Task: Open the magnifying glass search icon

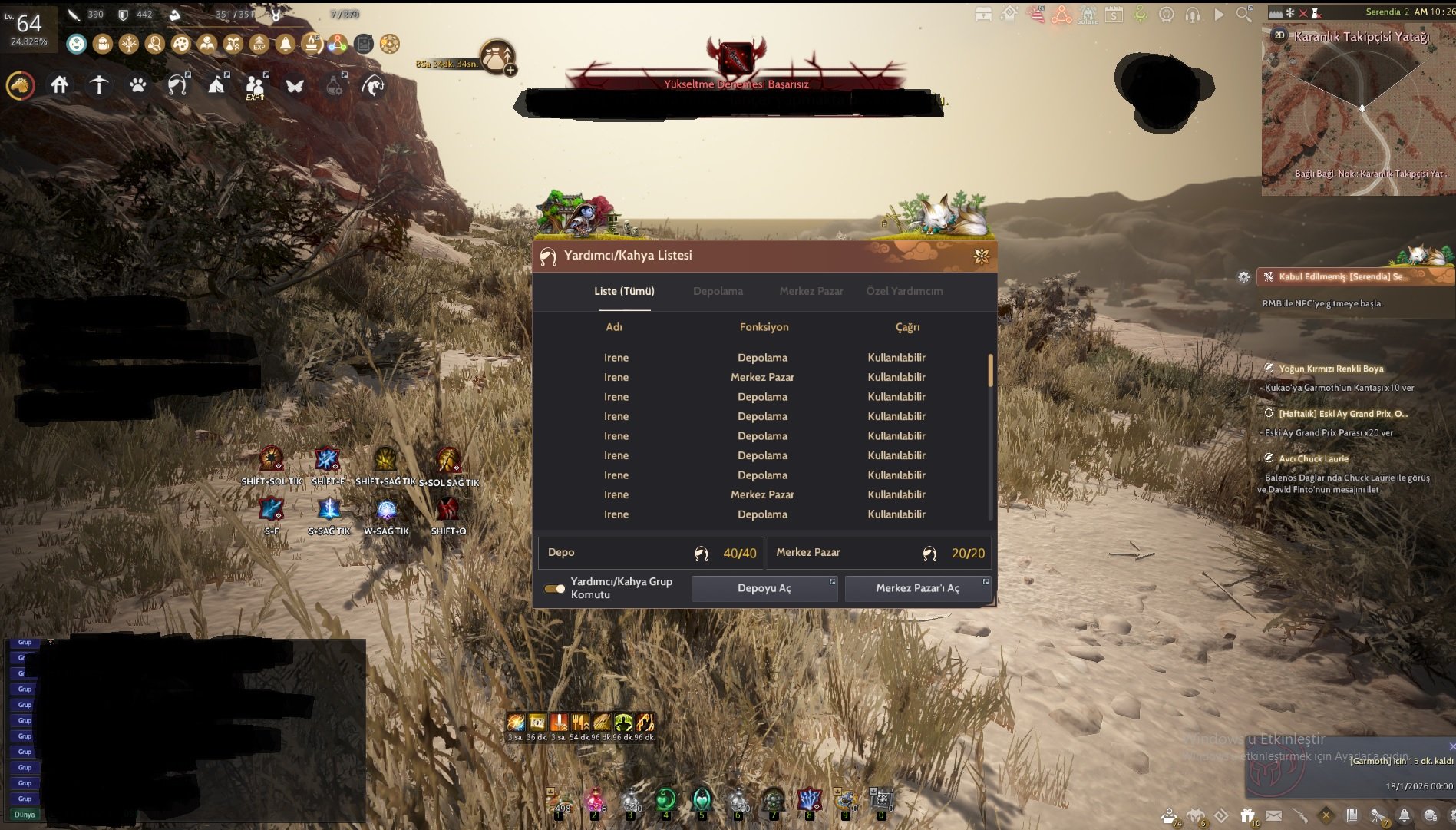Action: [1243, 15]
